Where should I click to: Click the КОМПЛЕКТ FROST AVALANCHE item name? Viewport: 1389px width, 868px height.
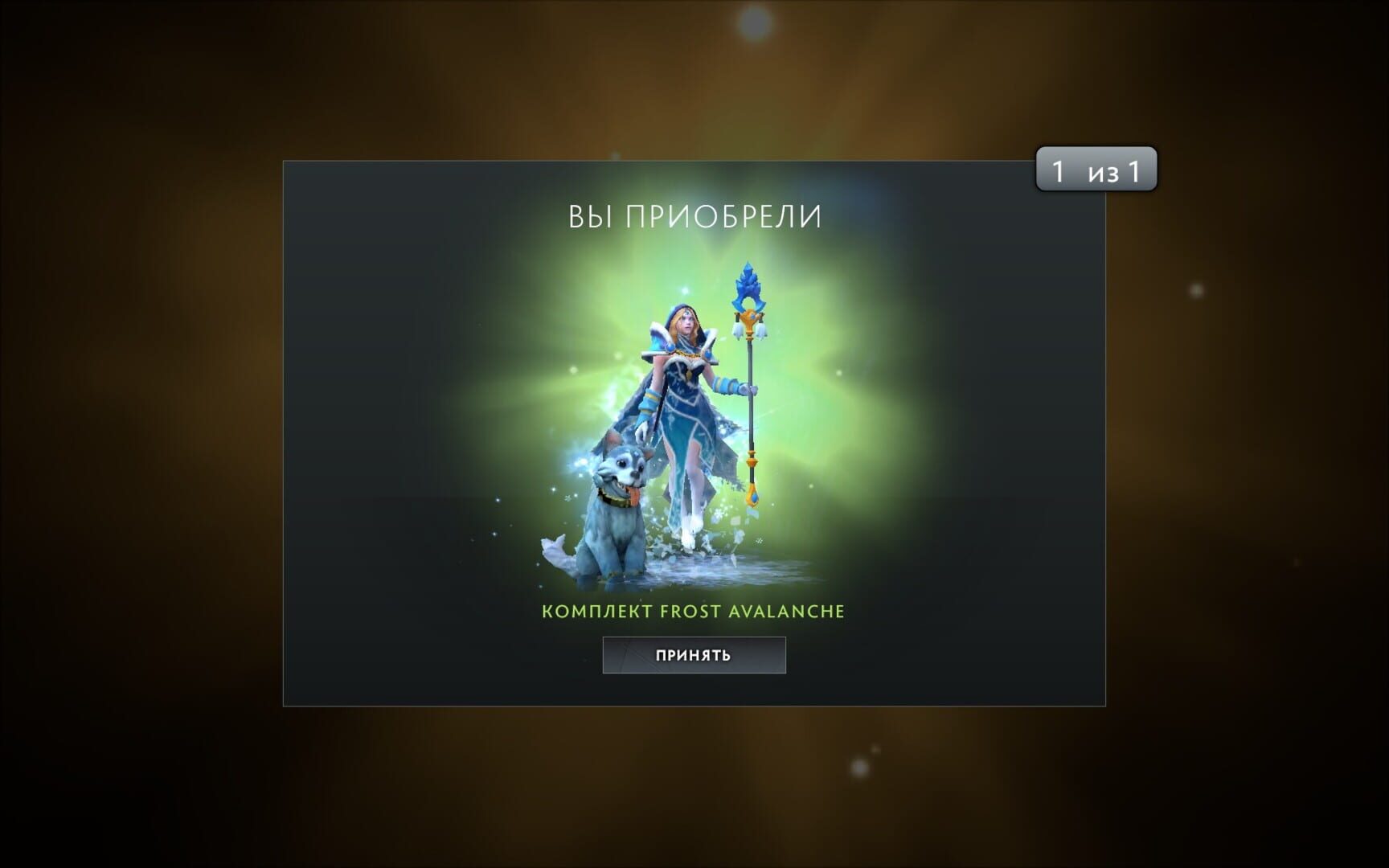(694, 611)
